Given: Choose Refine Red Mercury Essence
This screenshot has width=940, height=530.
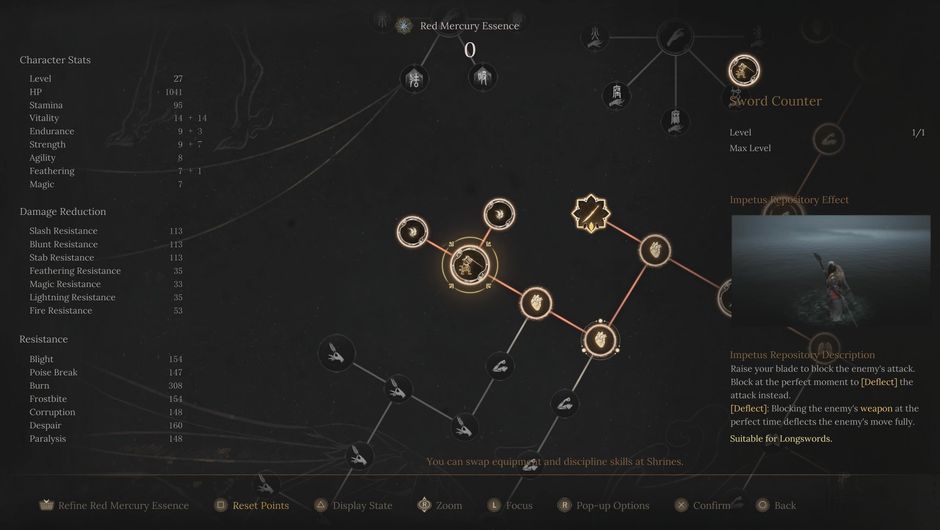Looking at the screenshot, I should click(x=115, y=506).
